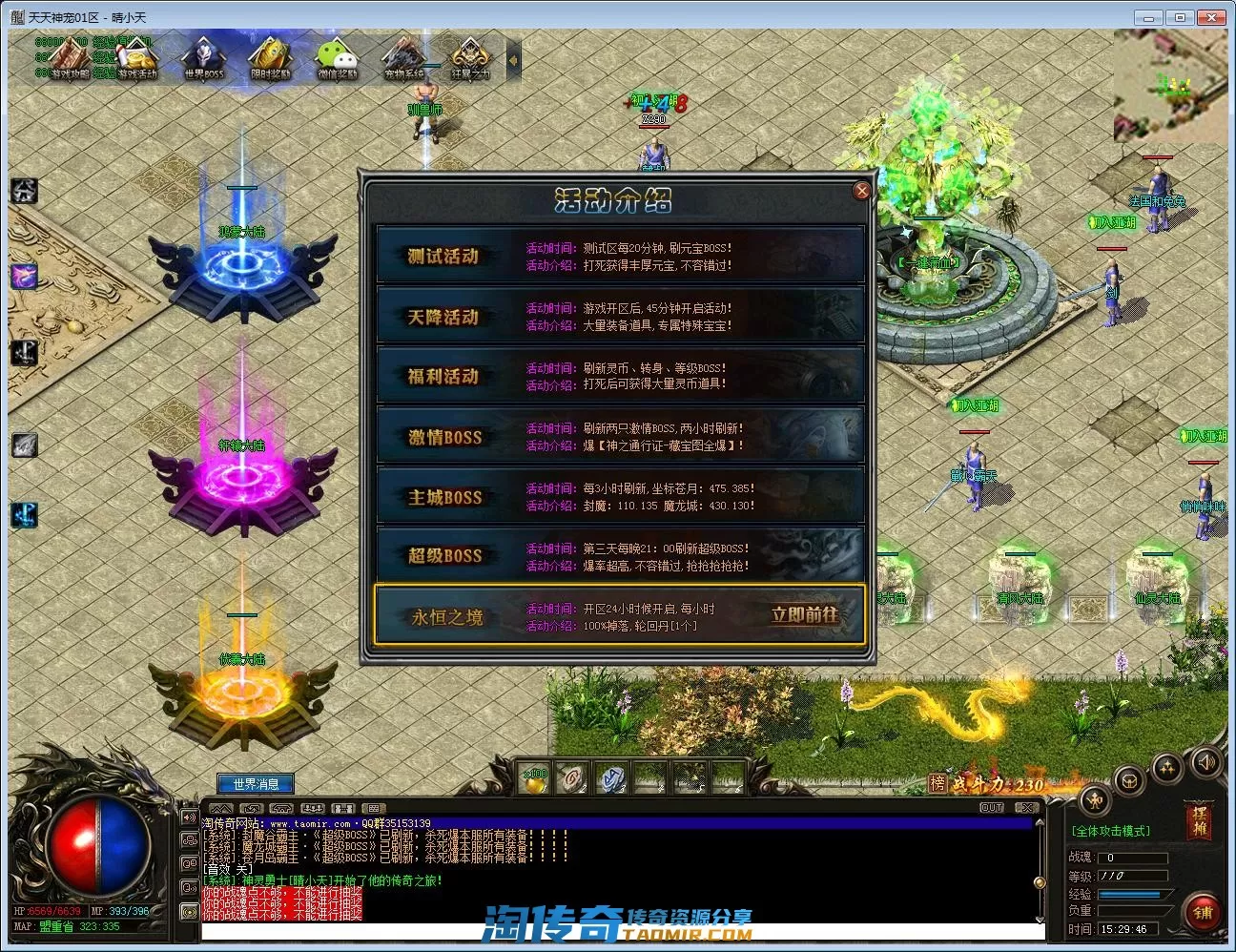Close the game window
Screen dimensions: 1236x952
click(x=1214, y=17)
